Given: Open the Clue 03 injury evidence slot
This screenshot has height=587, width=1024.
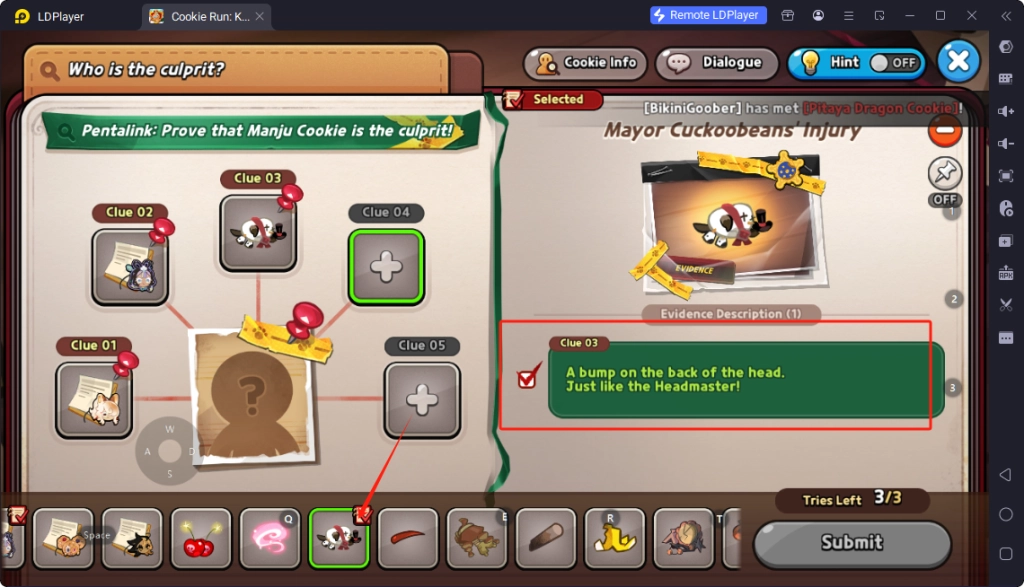Looking at the screenshot, I should [x=258, y=233].
